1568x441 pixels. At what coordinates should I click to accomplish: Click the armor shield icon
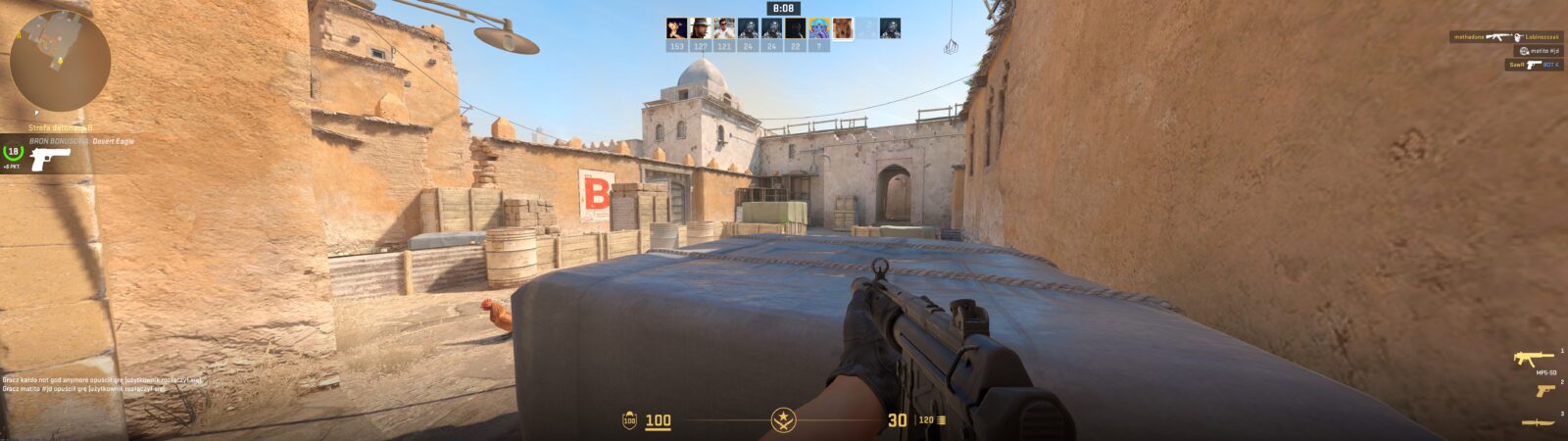(x=629, y=420)
